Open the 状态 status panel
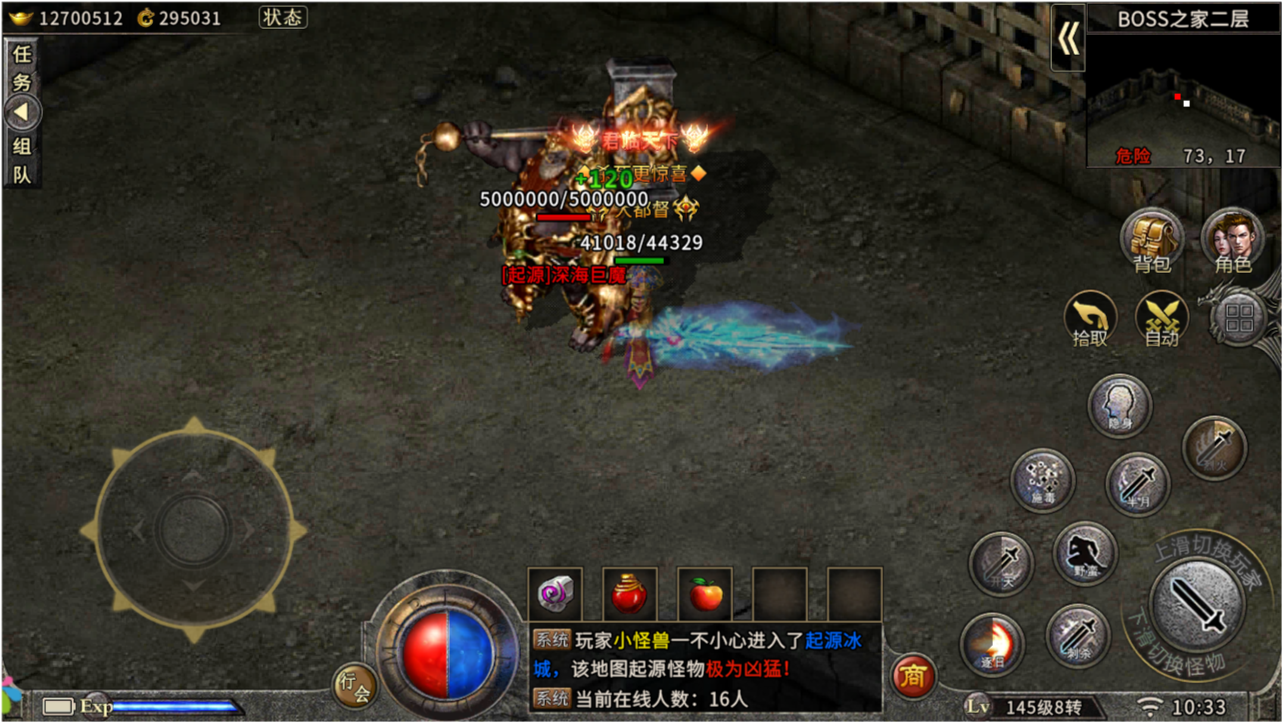Image resolution: width=1283 pixels, height=723 pixels. (283, 17)
